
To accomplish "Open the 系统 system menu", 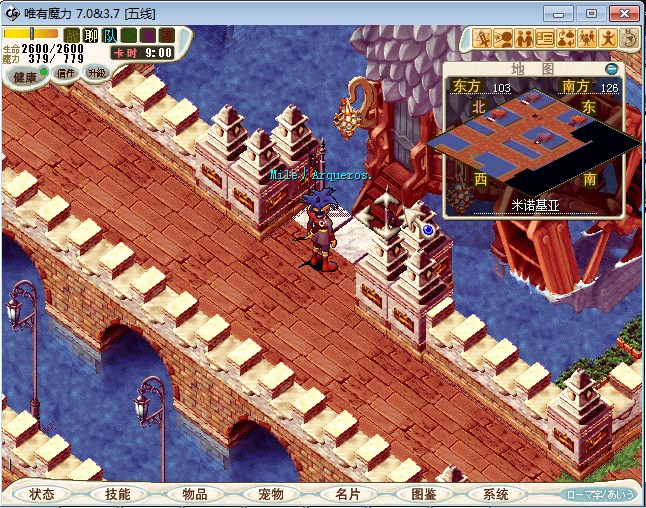I will [x=496, y=494].
